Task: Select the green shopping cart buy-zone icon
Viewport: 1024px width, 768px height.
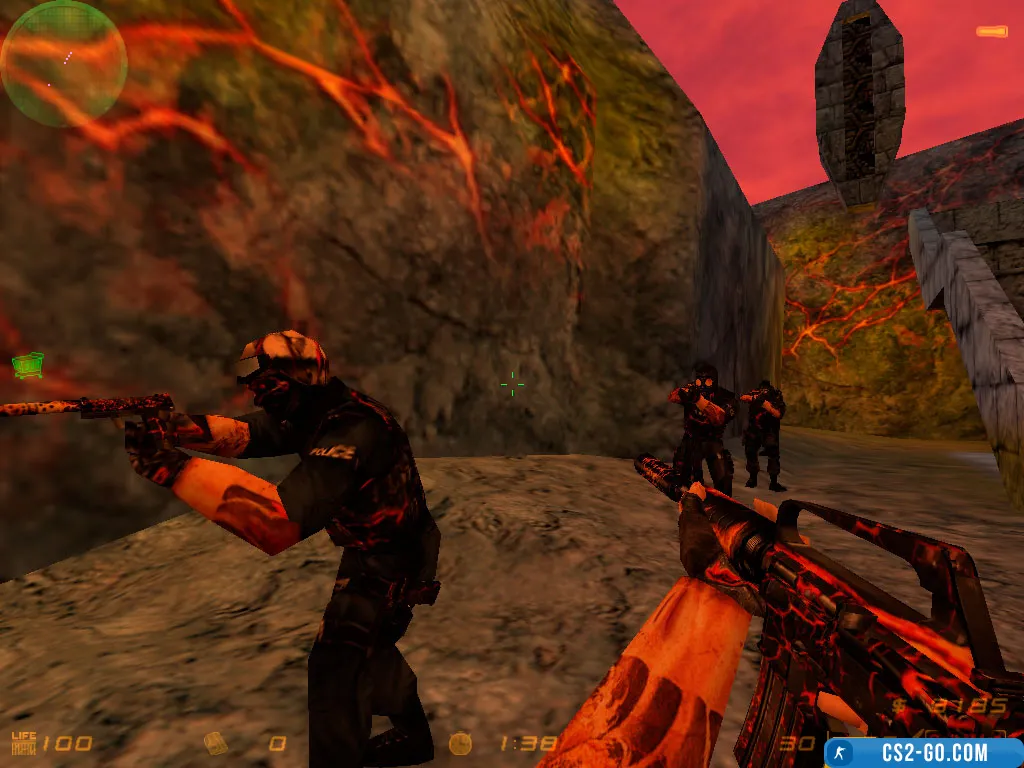Action: 28,365
